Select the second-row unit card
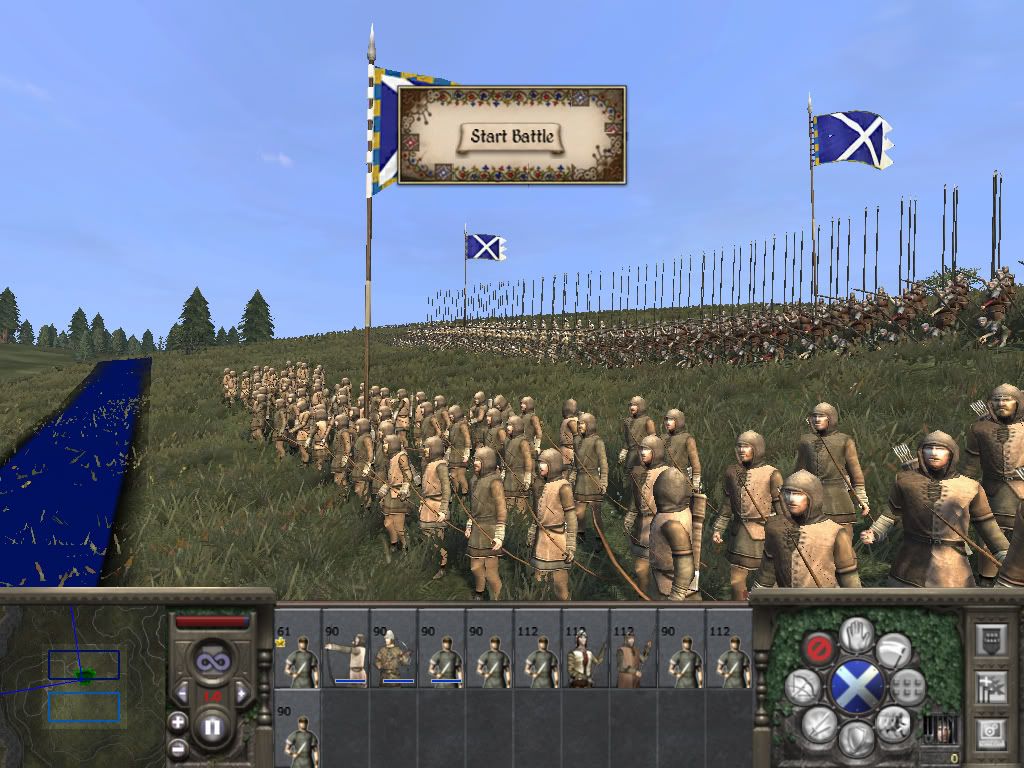The width and height of the screenshot is (1024, 768). (297, 728)
